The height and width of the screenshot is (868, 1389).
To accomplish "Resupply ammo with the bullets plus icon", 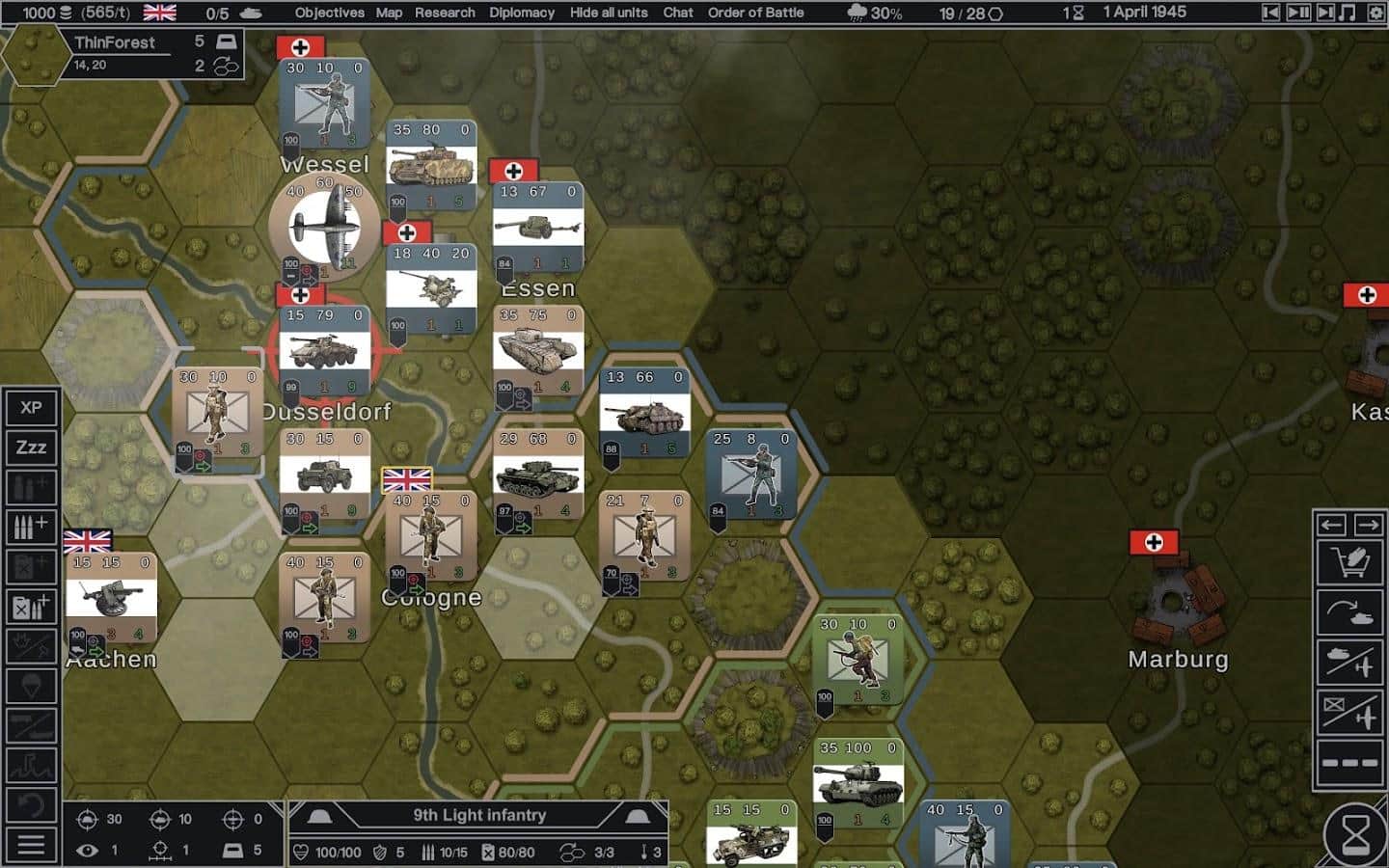I will pyautogui.click(x=31, y=528).
